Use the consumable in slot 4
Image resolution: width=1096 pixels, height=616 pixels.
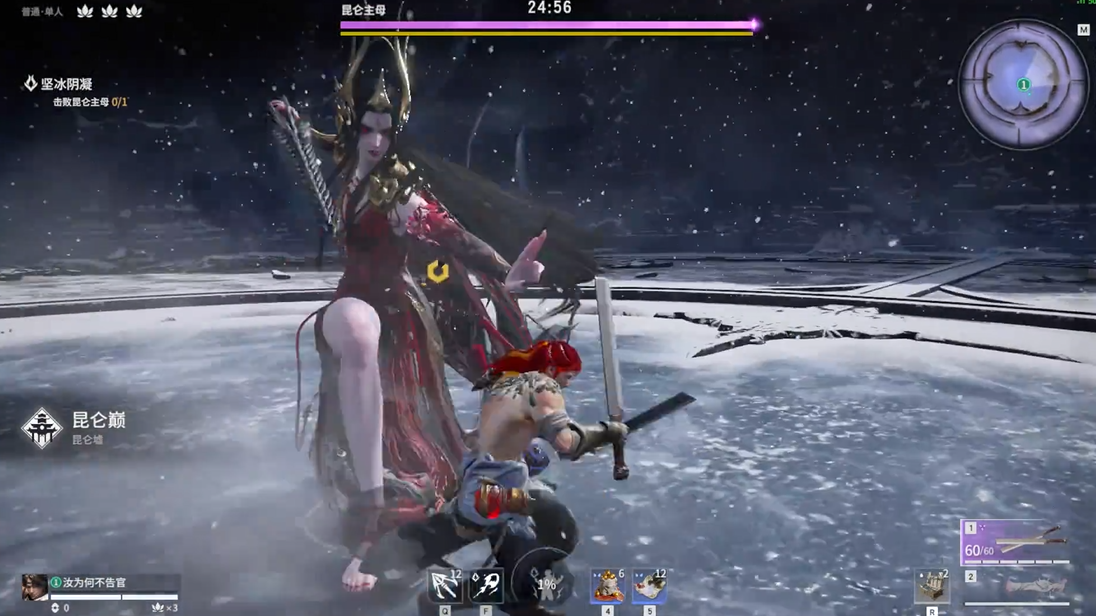point(607,586)
